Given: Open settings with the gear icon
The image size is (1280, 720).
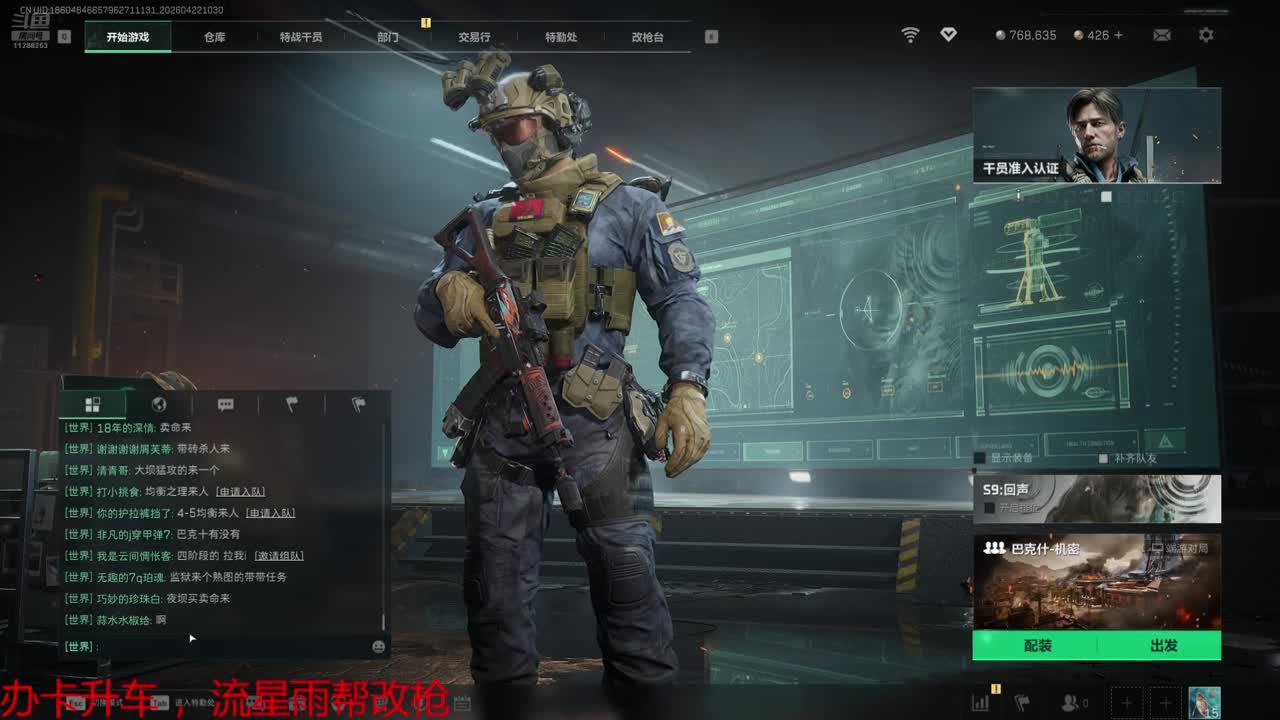Looking at the screenshot, I should pyautogui.click(x=1206, y=35).
